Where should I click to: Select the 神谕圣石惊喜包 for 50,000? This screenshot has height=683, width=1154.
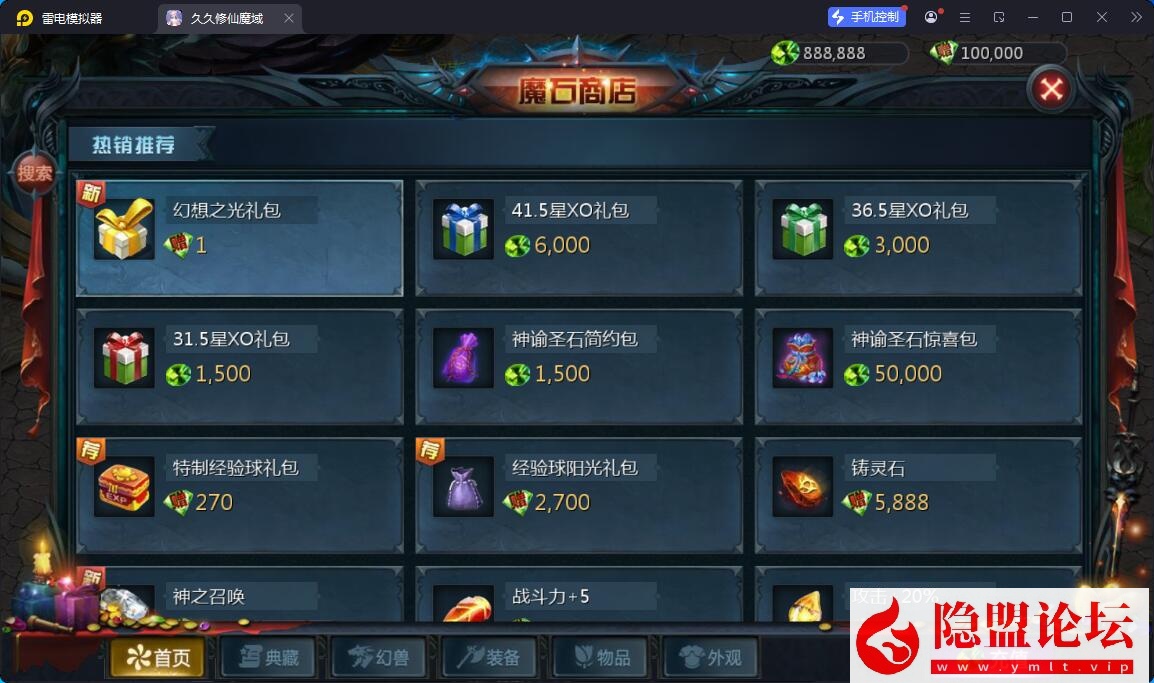(x=918, y=366)
